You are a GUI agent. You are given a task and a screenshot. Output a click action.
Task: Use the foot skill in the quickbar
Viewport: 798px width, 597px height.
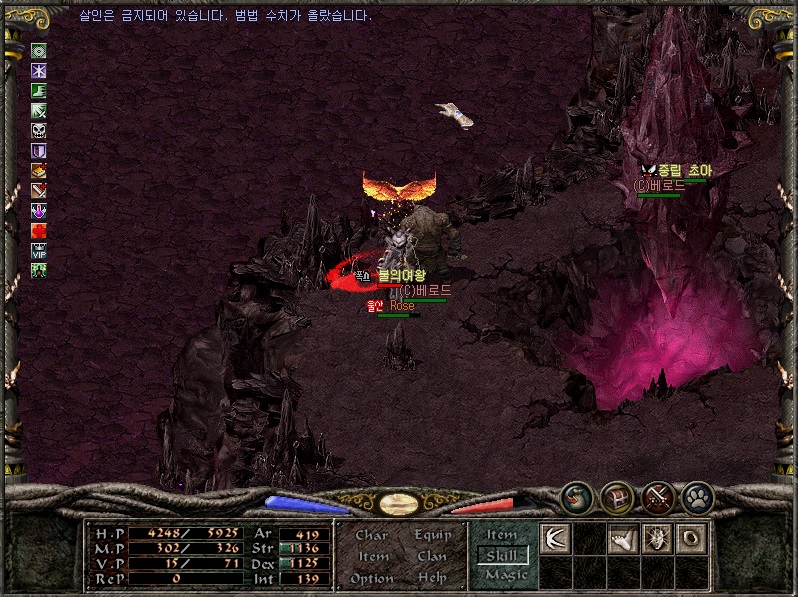pyautogui.click(x=623, y=538)
